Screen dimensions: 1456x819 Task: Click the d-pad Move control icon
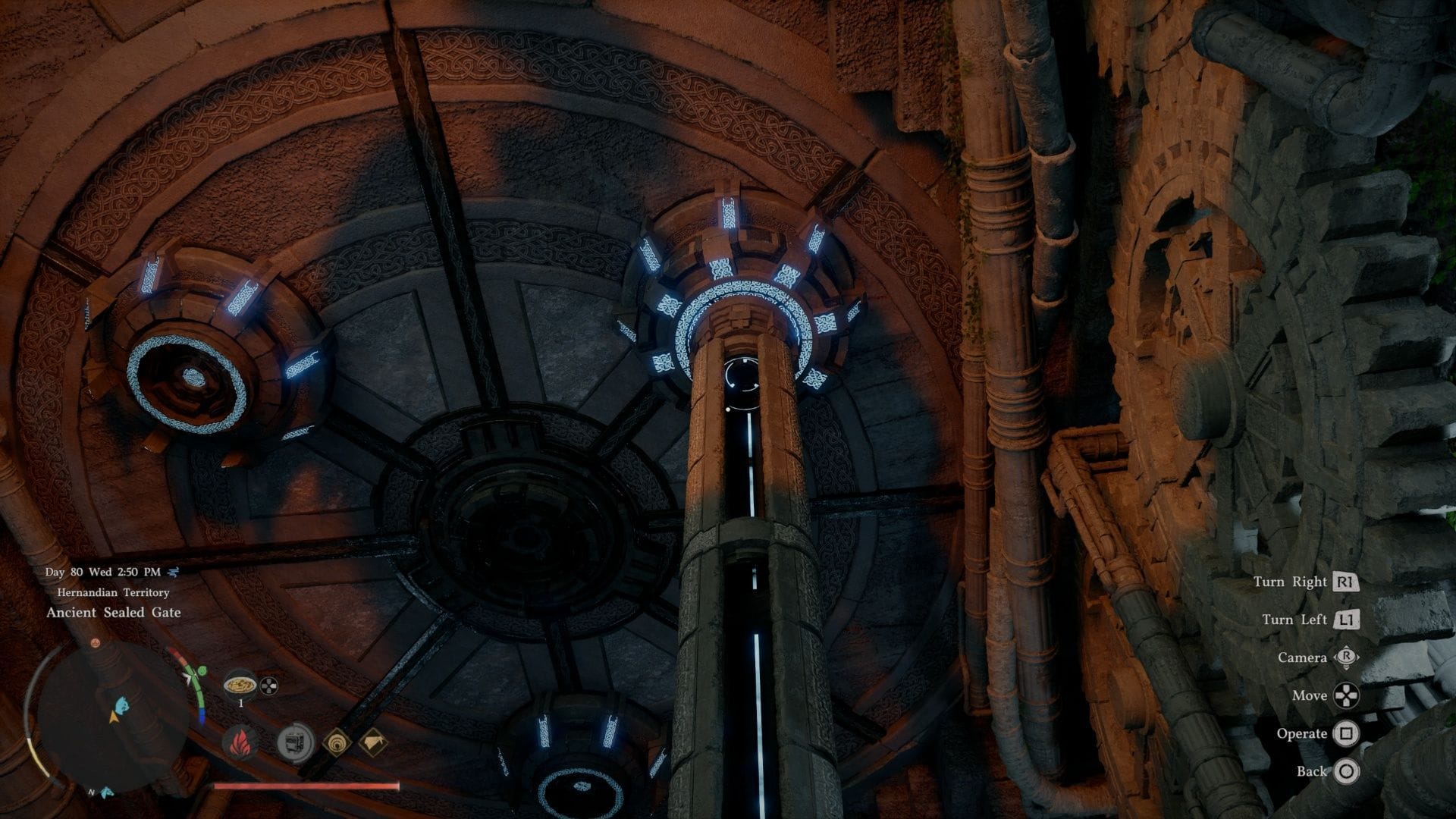point(1346,696)
